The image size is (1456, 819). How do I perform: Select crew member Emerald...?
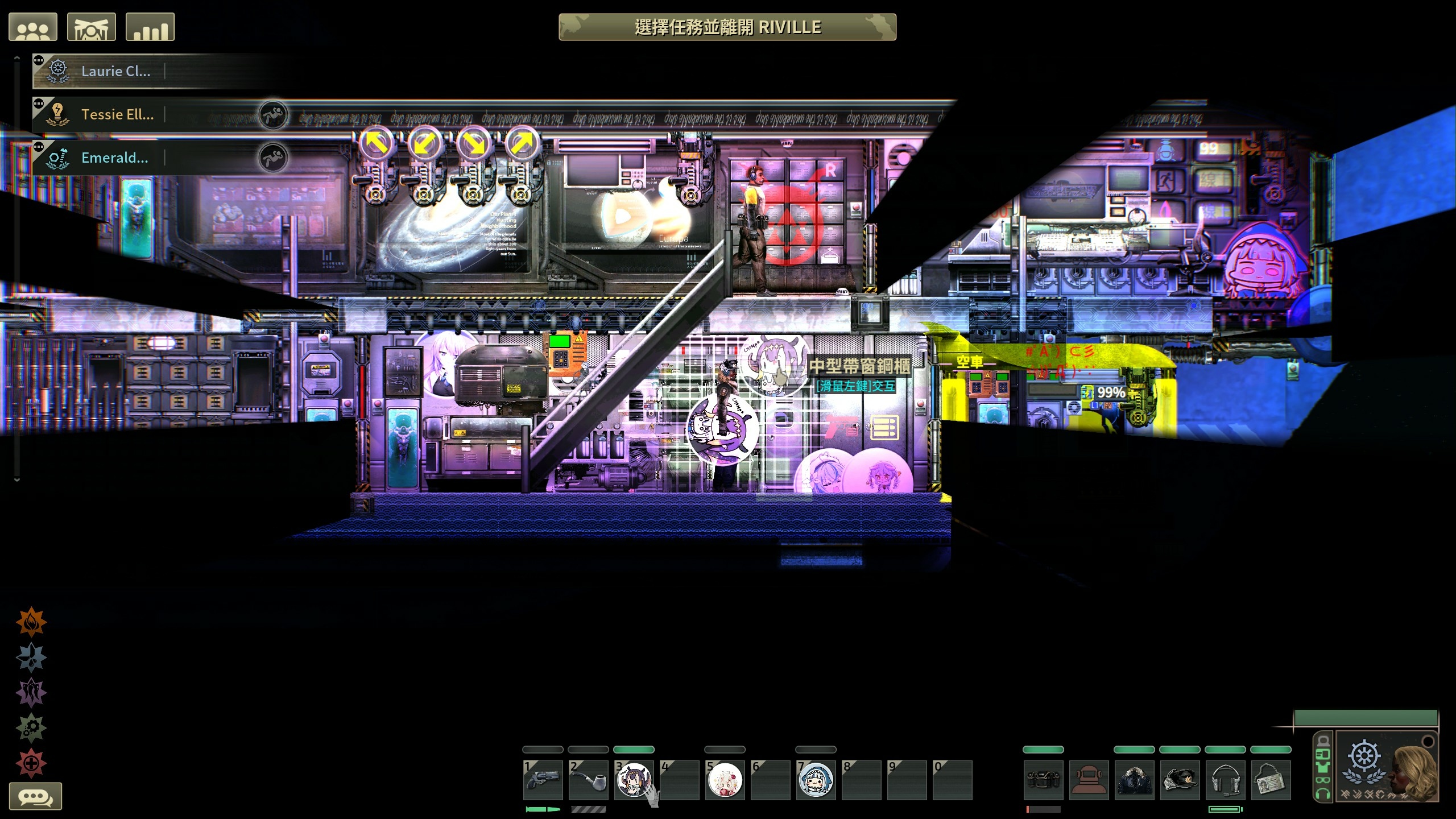point(114,158)
